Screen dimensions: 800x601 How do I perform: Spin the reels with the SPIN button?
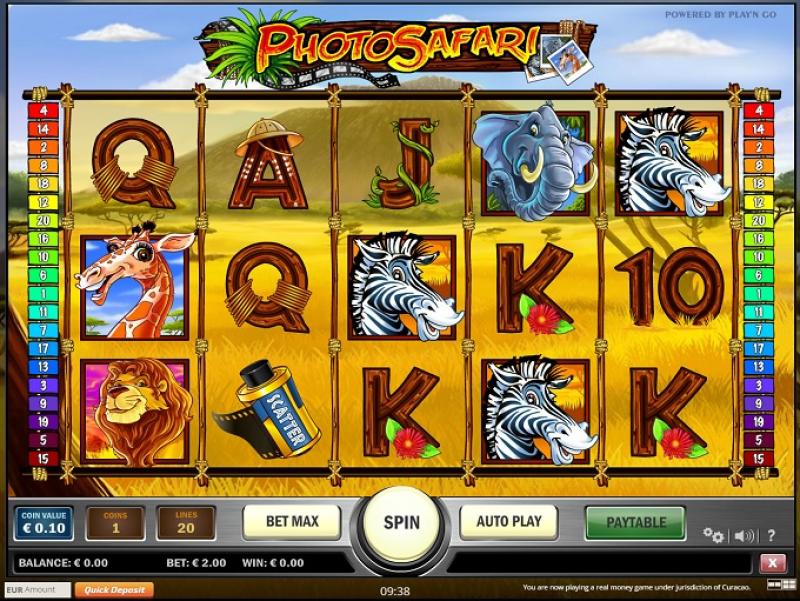[401, 523]
